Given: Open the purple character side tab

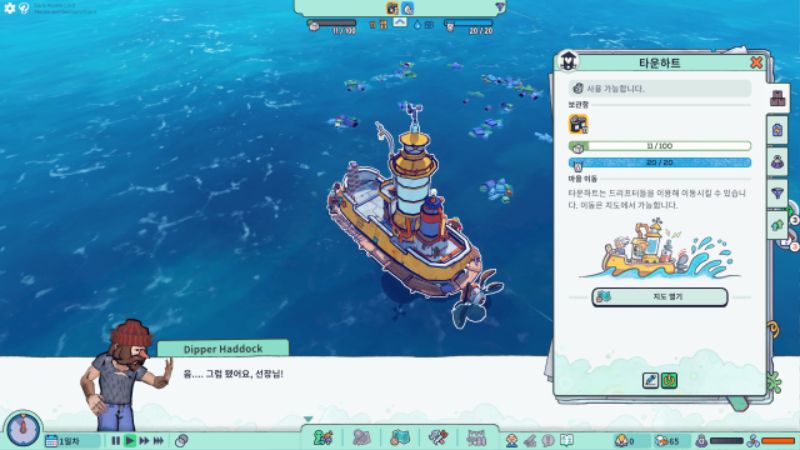Looking at the screenshot, I should coord(778,160).
